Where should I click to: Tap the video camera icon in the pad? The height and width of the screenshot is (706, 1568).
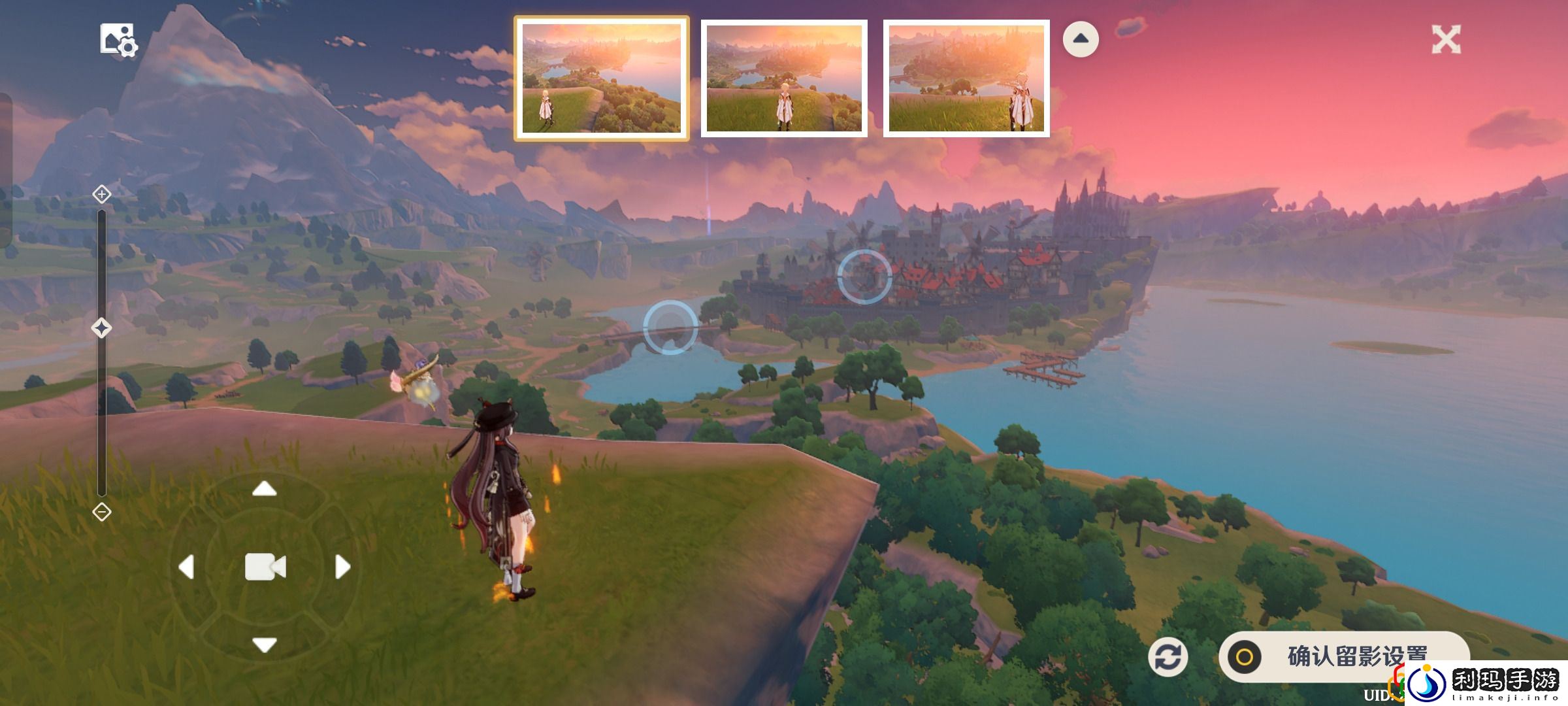click(265, 567)
